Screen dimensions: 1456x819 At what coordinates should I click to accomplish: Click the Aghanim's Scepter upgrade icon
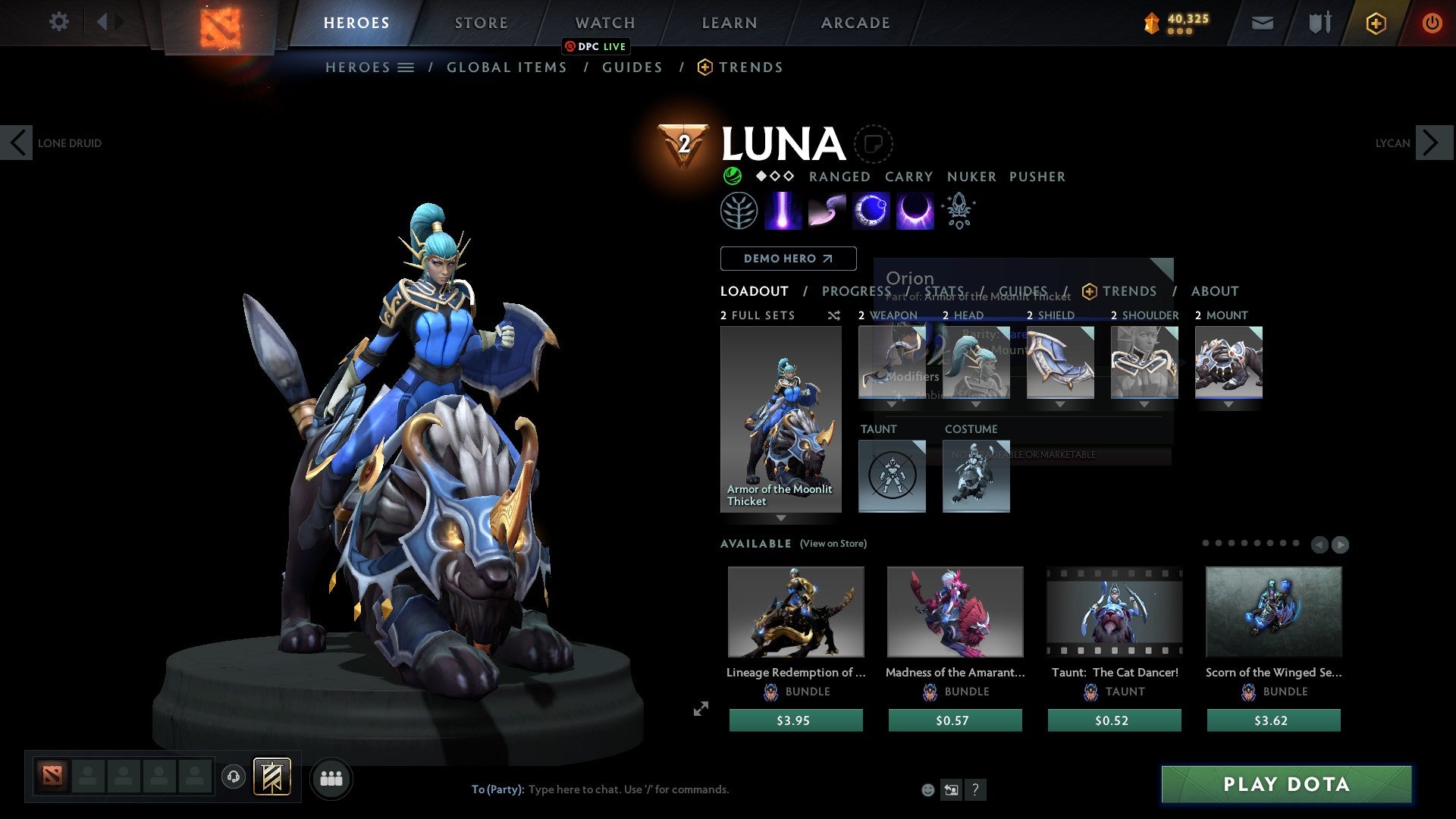[959, 210]
